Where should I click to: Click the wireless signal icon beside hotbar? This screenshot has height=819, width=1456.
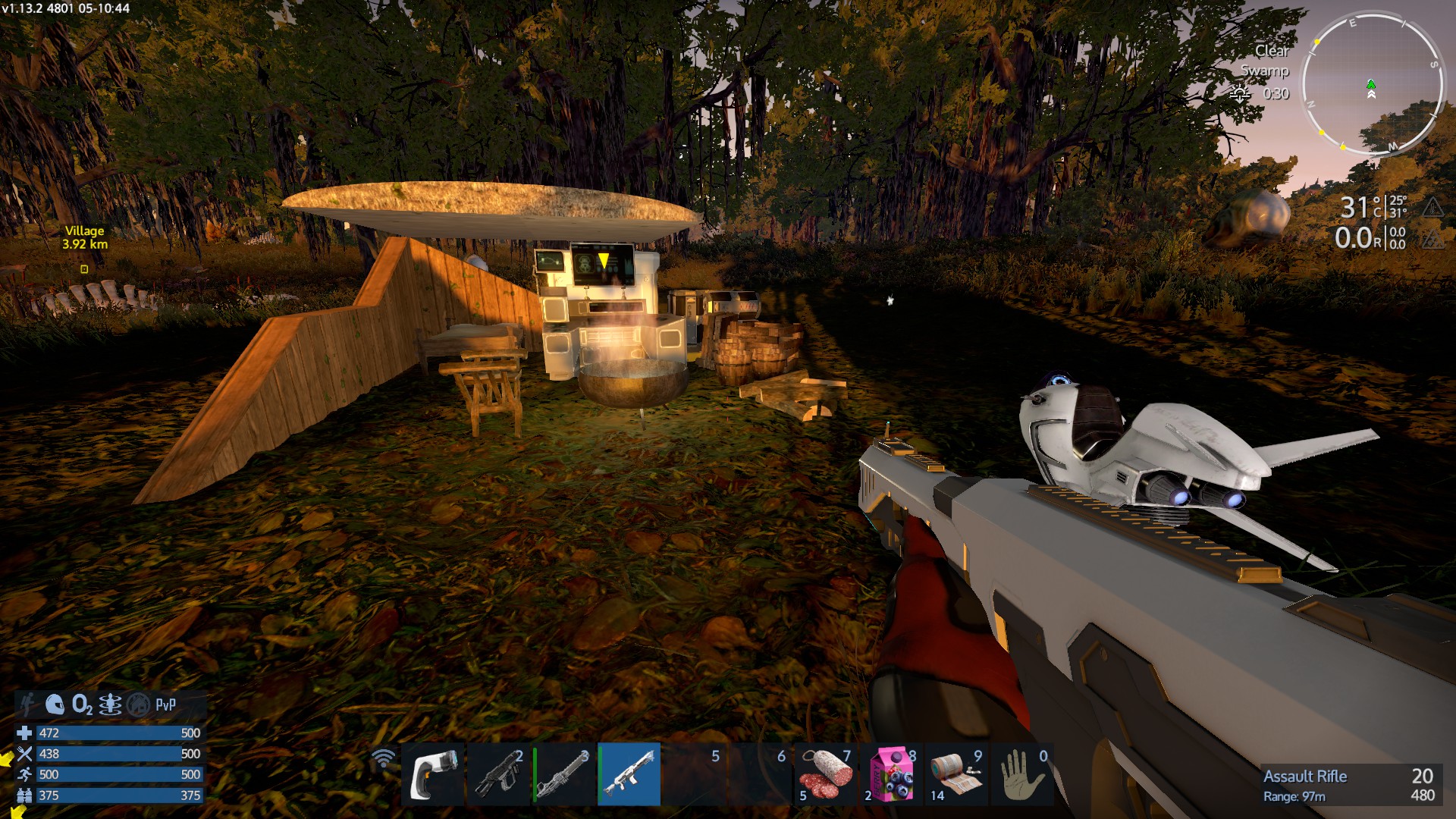click(384, 758)
